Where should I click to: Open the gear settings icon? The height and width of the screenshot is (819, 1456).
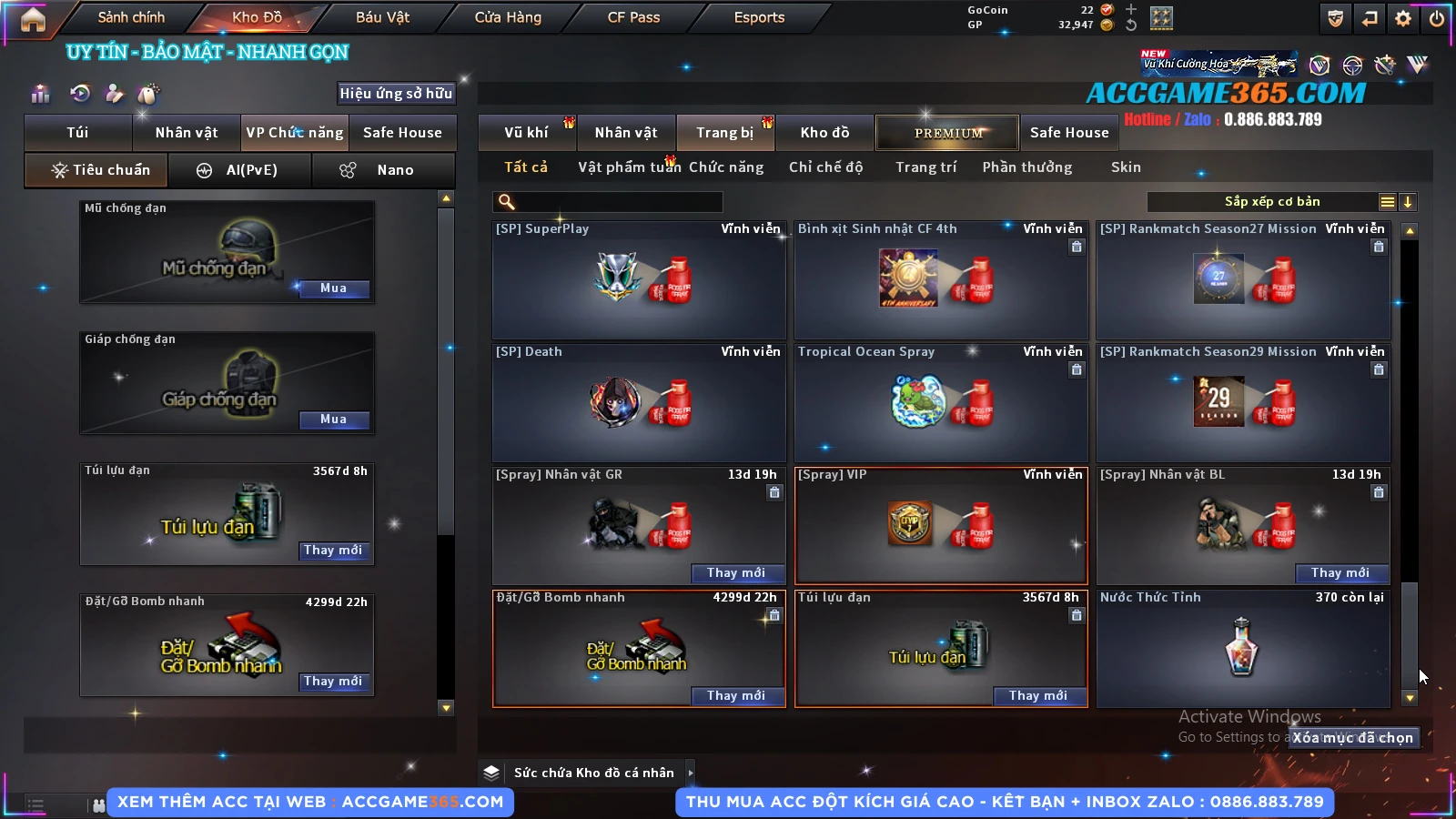tap(1403, 18)
